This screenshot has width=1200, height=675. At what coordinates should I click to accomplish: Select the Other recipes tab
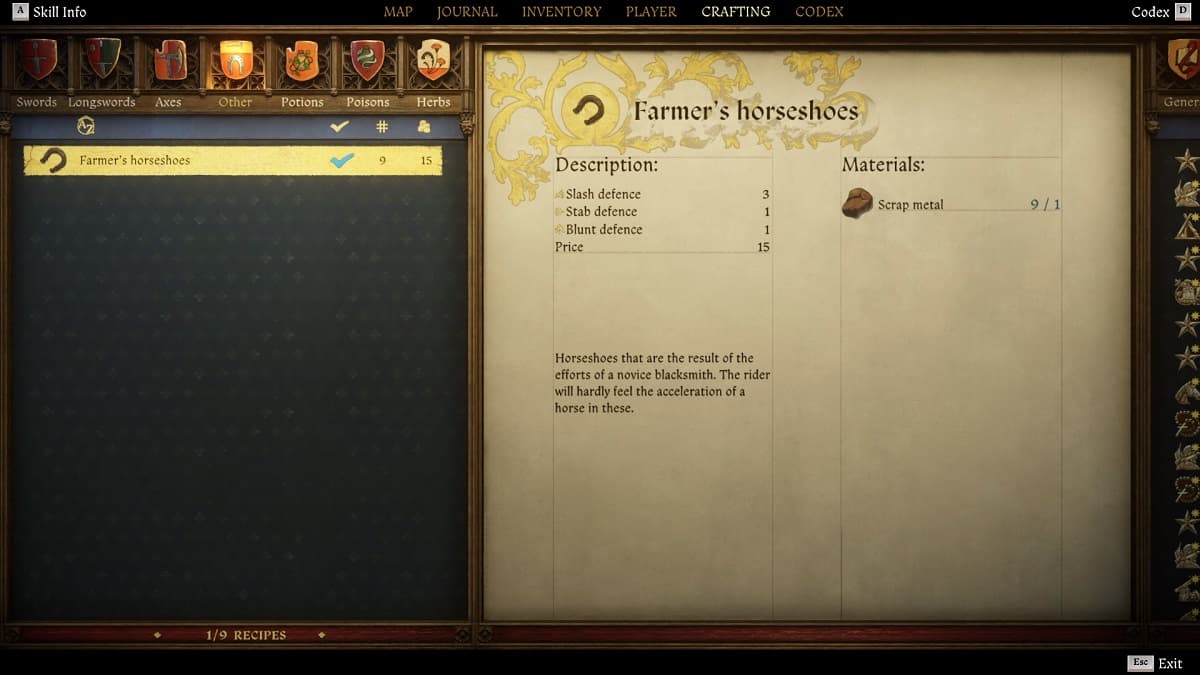point(236,62)
